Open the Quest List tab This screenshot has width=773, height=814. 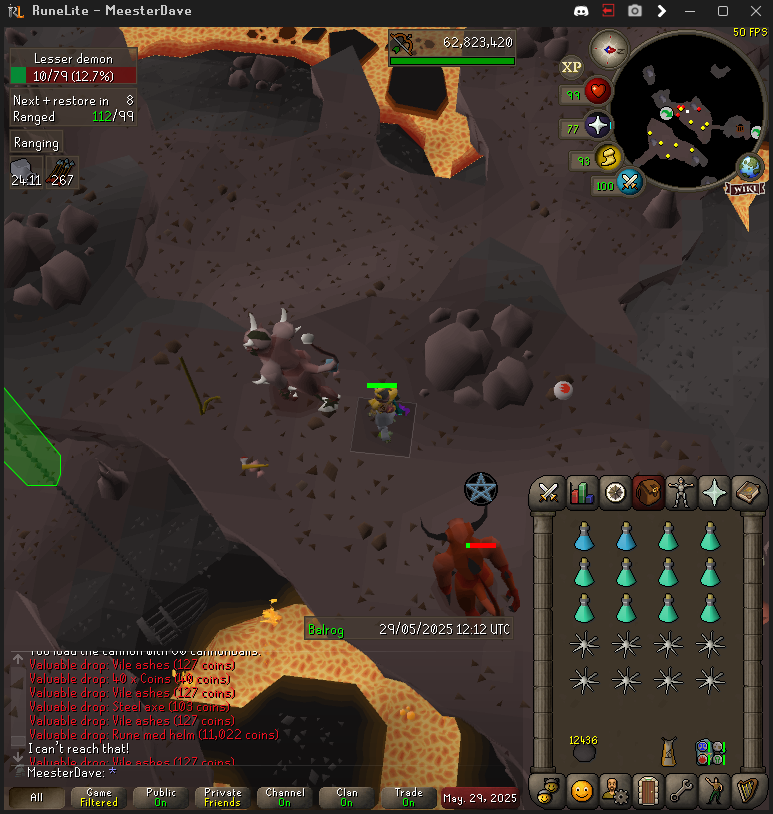(614, 492)
